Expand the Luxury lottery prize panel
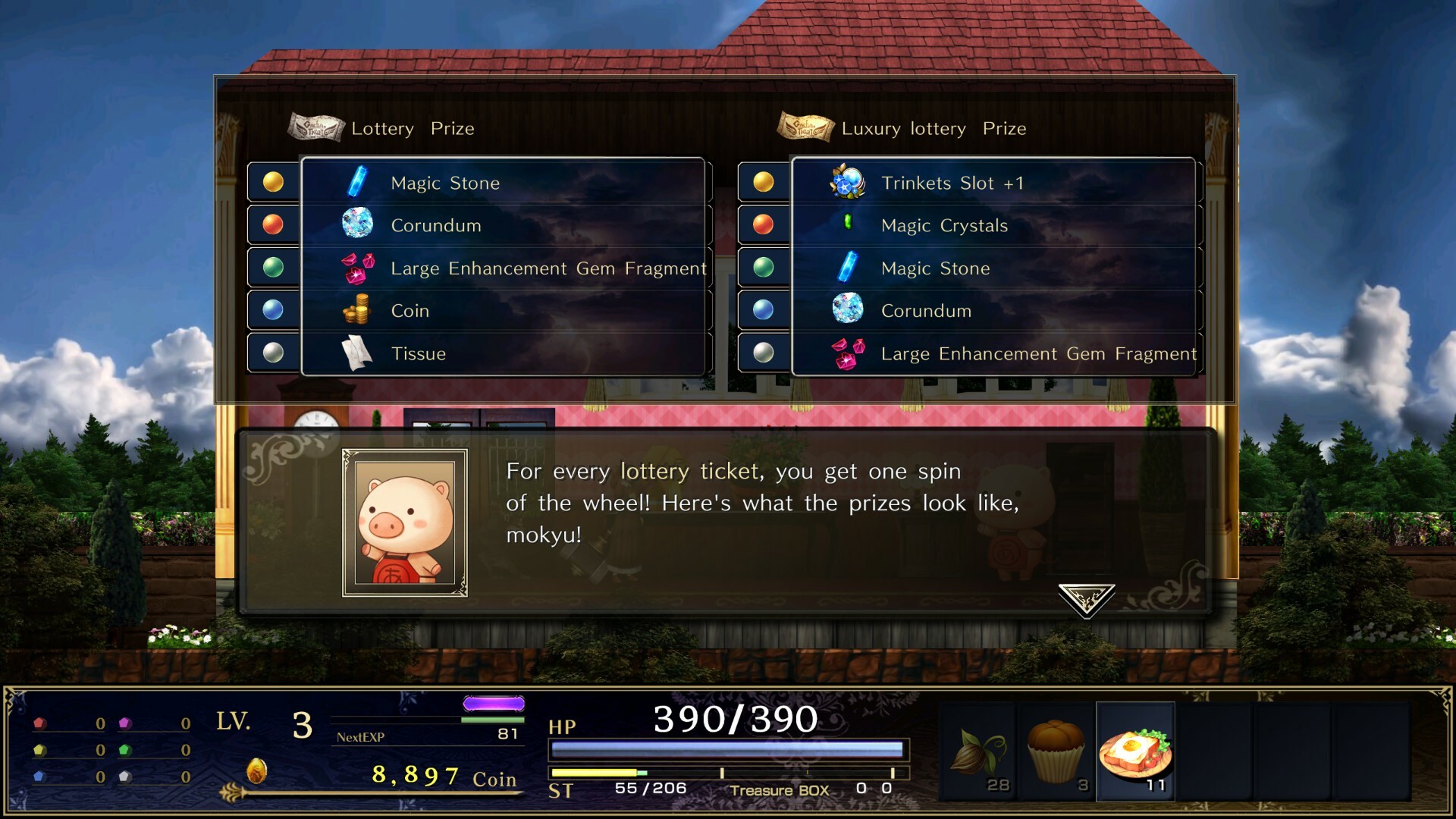Screen dimensions: 1456x819 pos(994,265)
